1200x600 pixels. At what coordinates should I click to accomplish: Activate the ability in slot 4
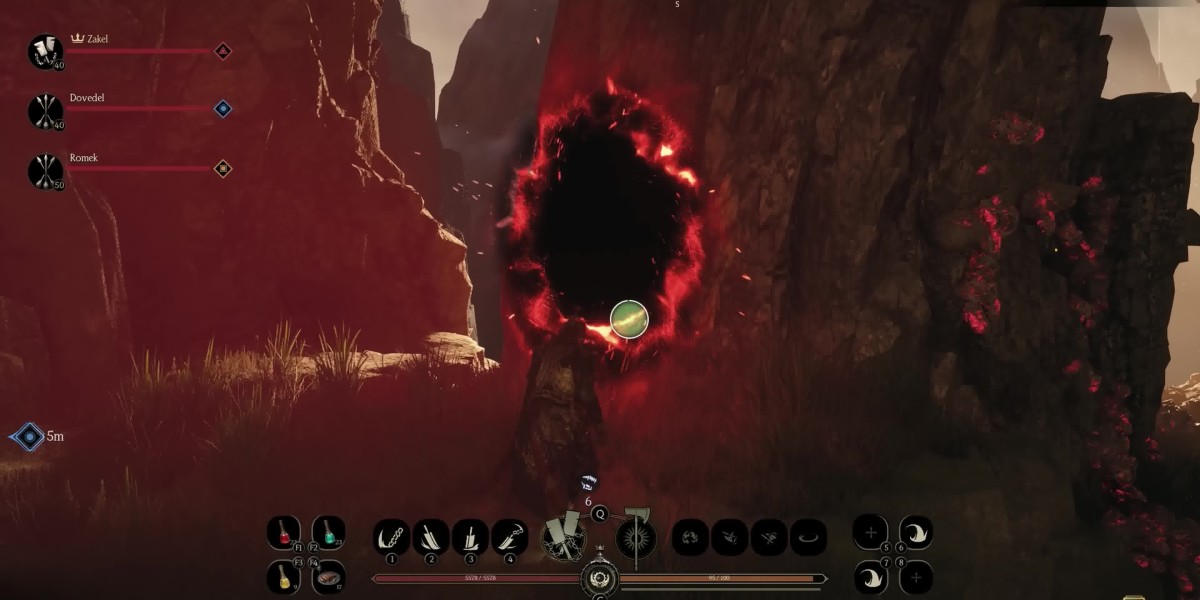510,537
